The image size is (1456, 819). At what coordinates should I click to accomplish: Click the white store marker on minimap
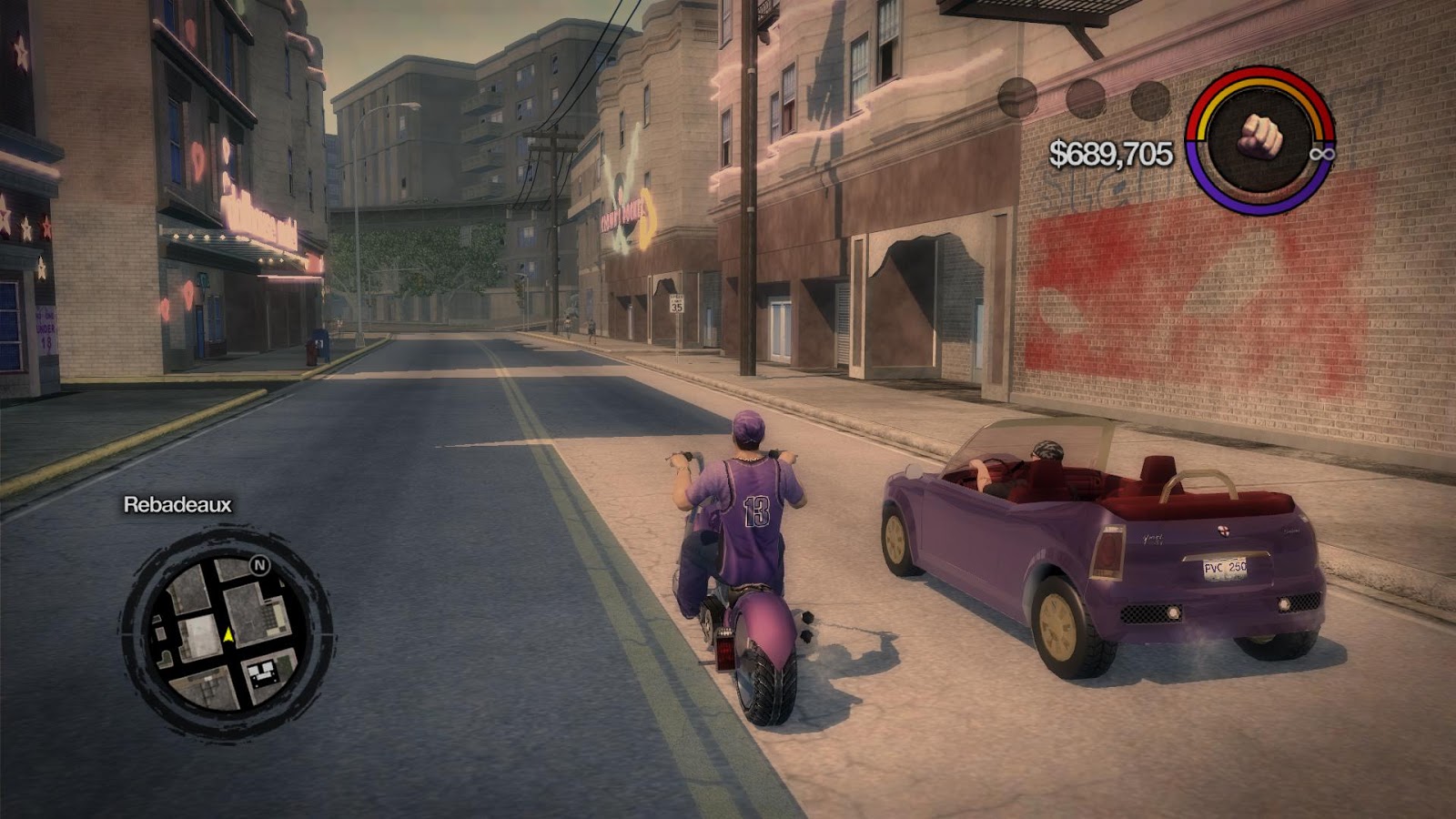pos(266,673)
